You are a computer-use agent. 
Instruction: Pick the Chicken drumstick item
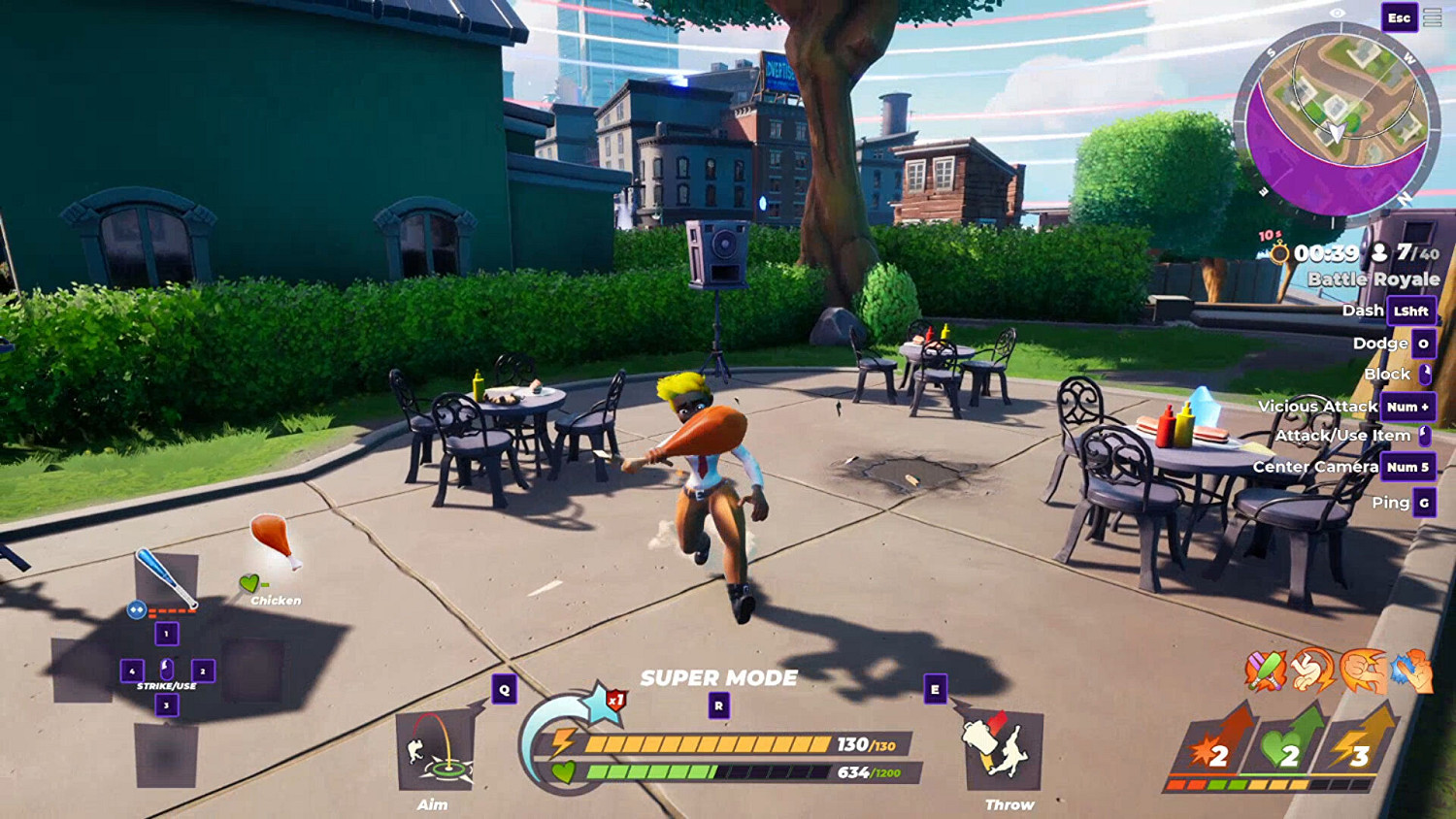click(x=273, y=541)
